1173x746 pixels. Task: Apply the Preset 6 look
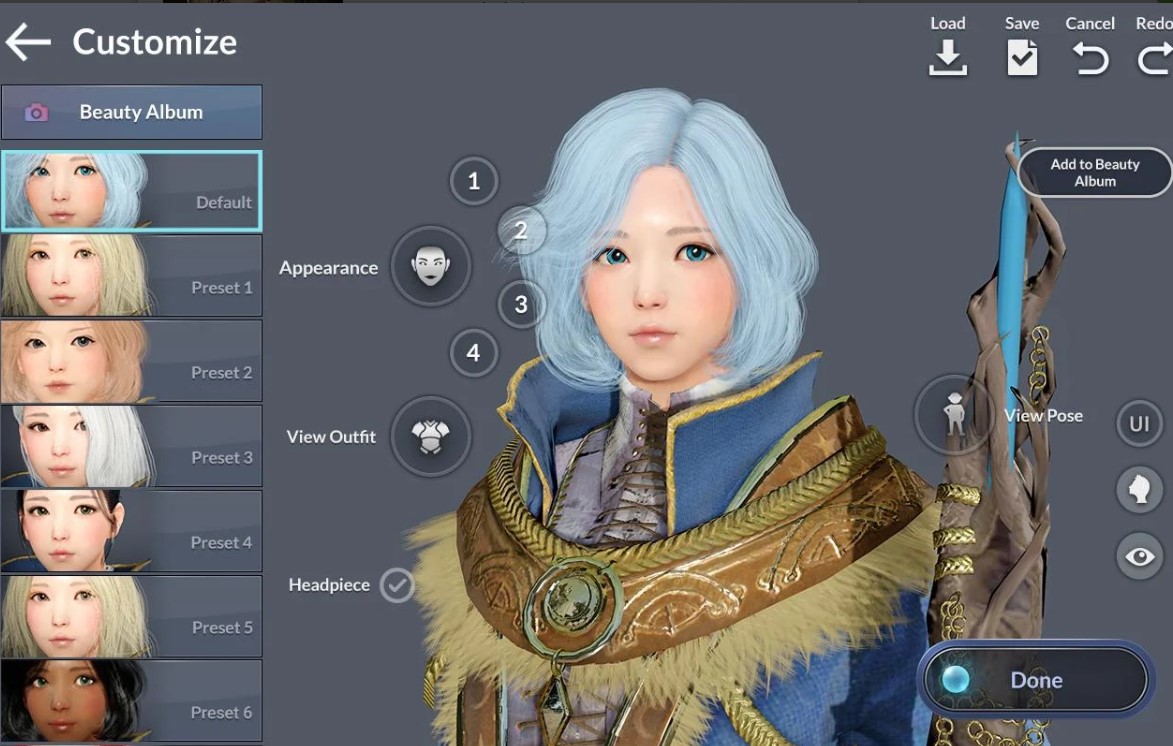[131, 700]
